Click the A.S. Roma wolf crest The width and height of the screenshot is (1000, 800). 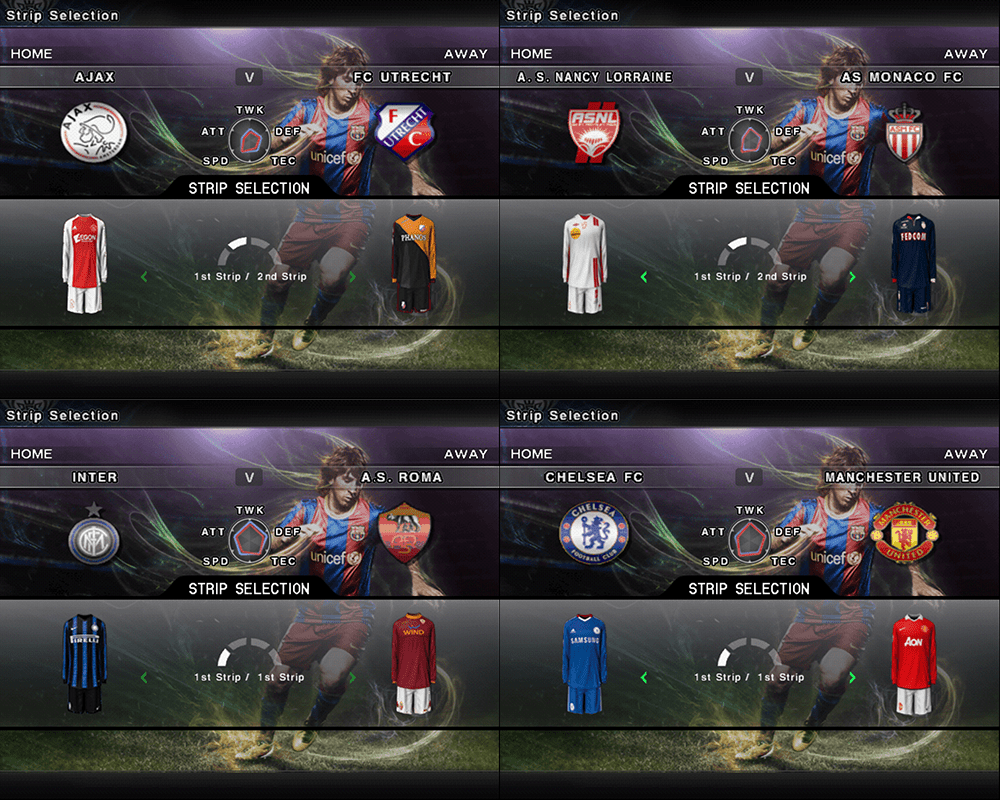coord(403,534)
